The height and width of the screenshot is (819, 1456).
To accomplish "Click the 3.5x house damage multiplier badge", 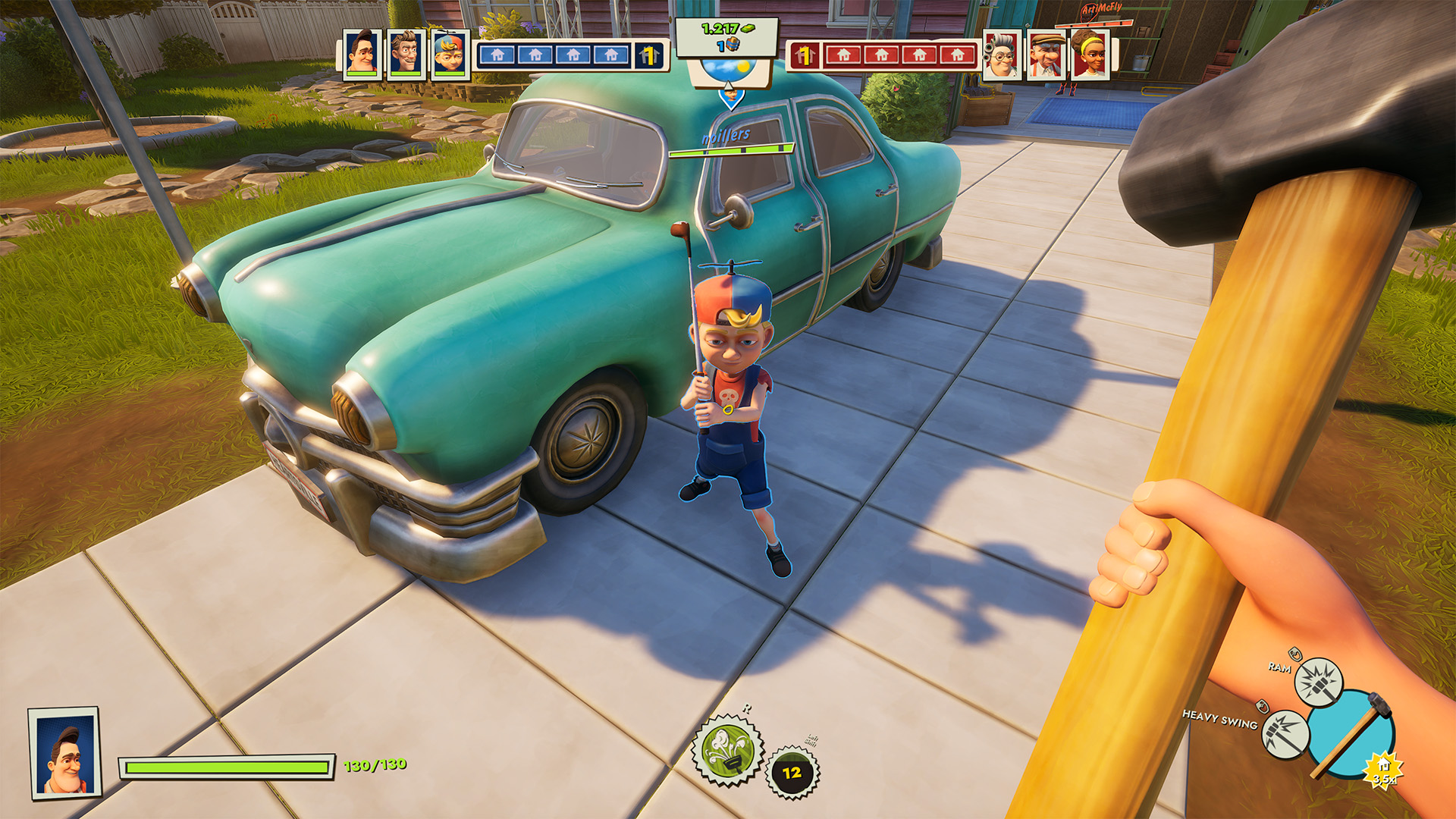I will point(1383,771).
